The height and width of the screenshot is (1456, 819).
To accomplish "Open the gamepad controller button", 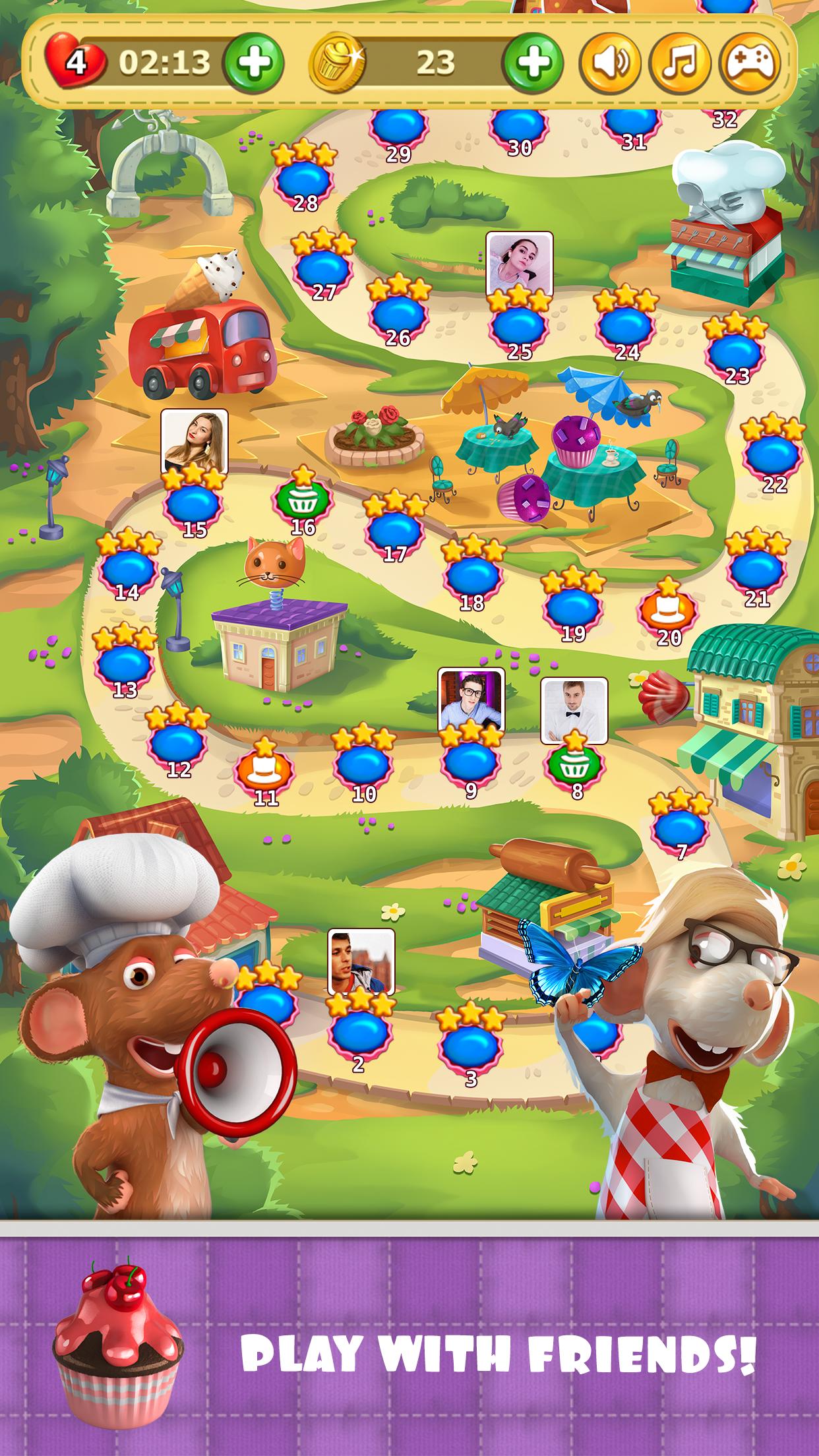I will [x=751, y=63].
